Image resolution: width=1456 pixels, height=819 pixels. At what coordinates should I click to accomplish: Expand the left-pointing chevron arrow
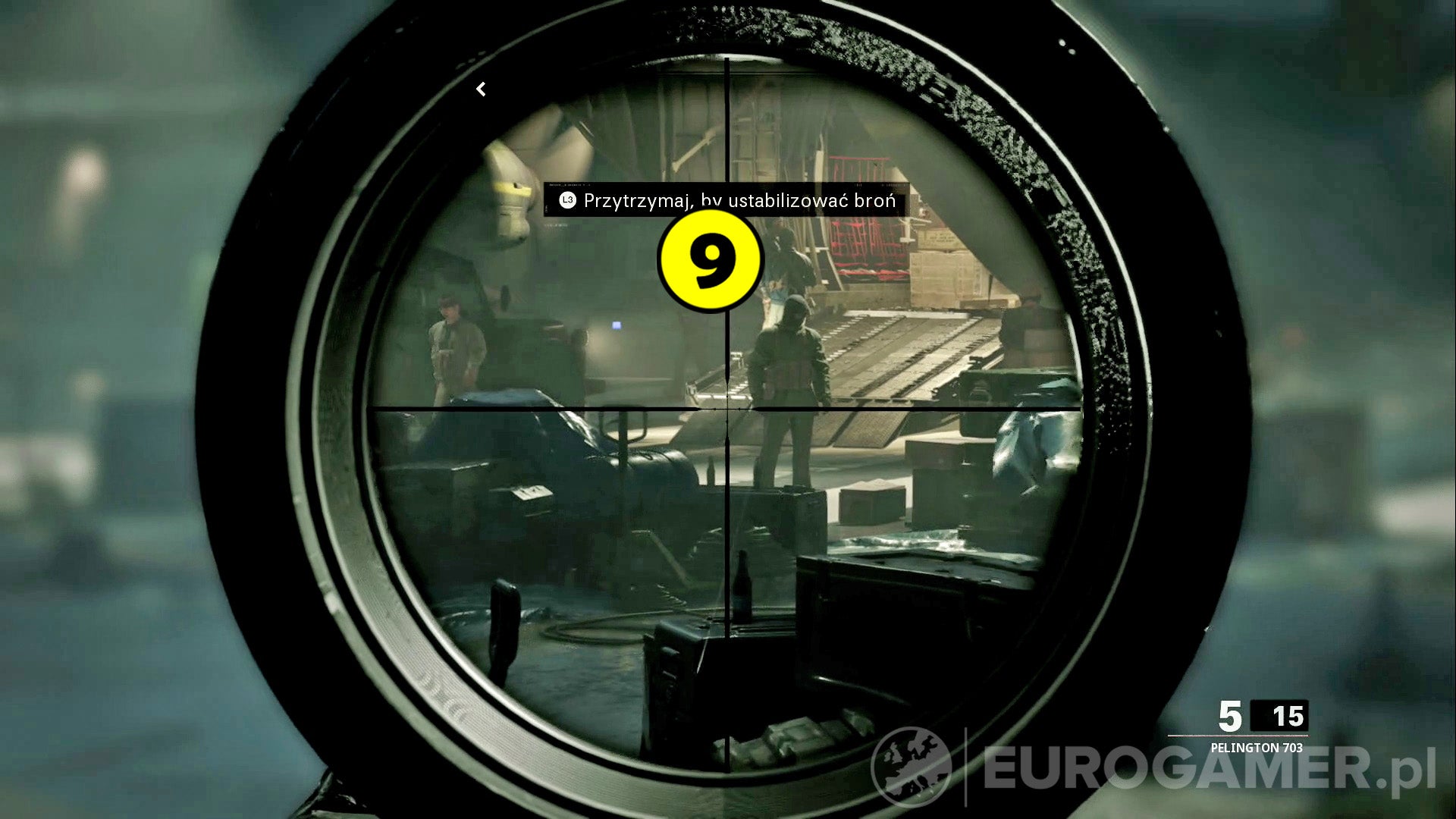point(480,89)
